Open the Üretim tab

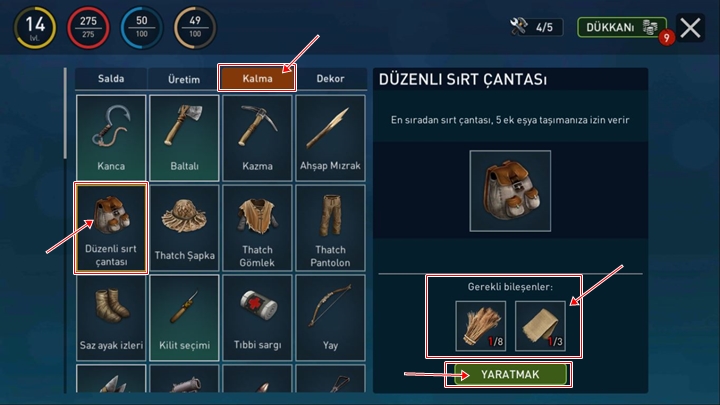pyautogui.click(x=183, y=79)
